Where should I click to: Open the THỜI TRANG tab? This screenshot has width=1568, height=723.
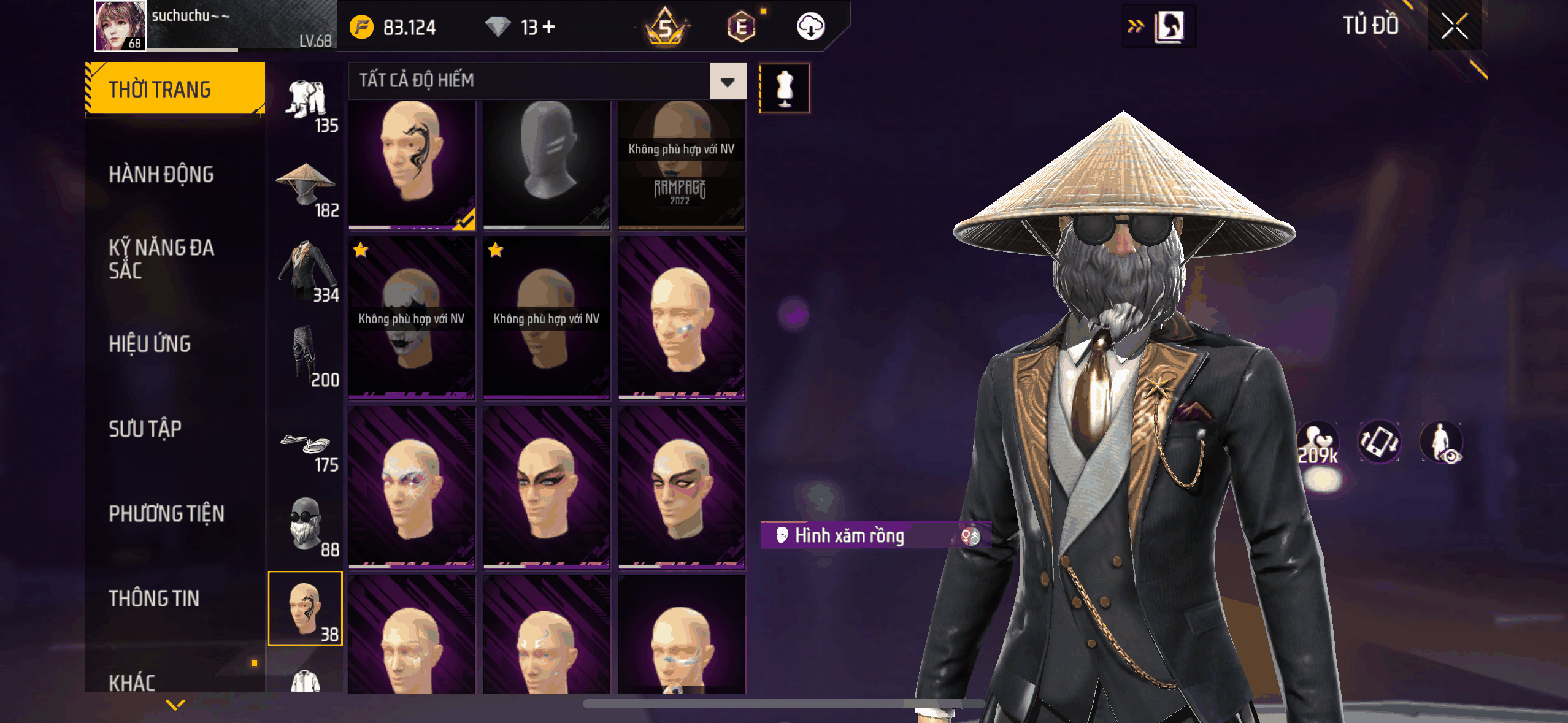tap(175, 90)
